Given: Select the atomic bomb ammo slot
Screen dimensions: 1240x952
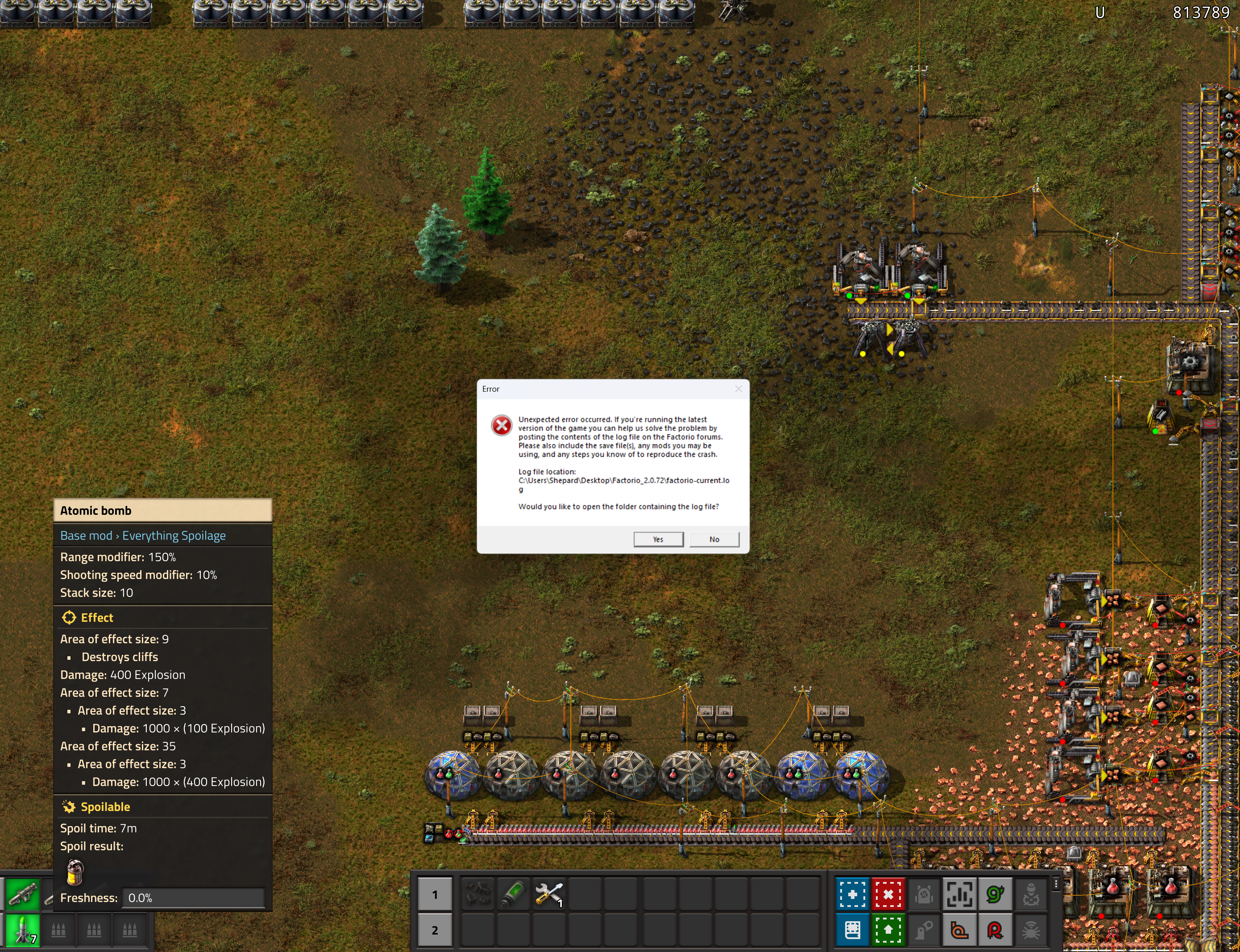Looking at the screenshot, I should coord(23,930).
